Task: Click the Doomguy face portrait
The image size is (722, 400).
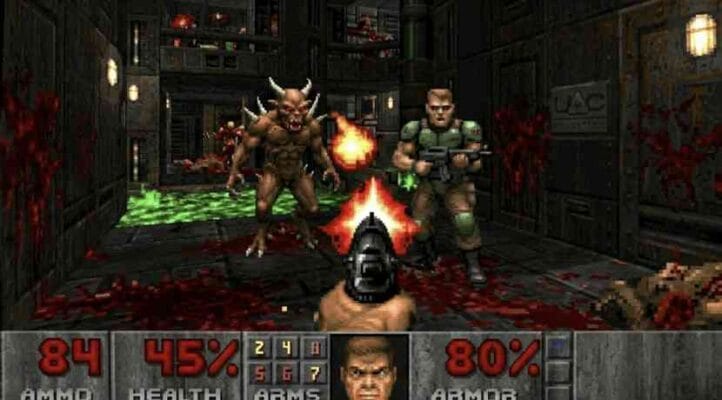Action: coord(369,367)
